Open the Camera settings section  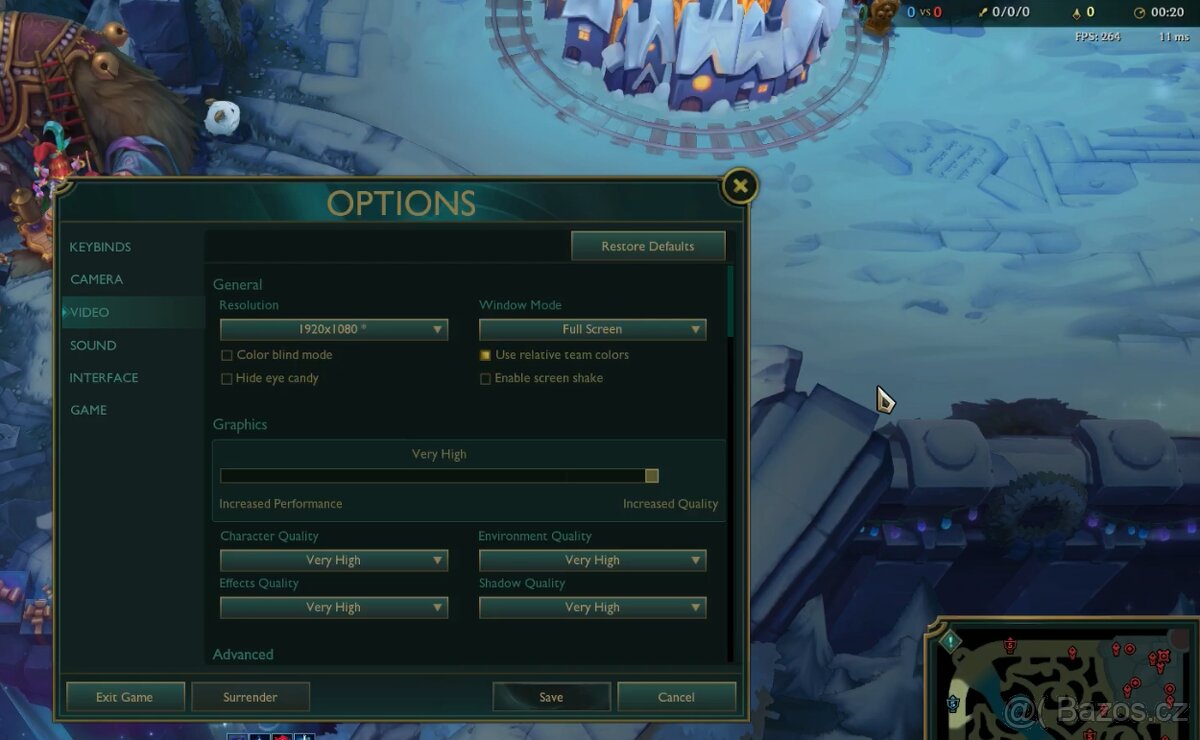[x=97, y=279]
